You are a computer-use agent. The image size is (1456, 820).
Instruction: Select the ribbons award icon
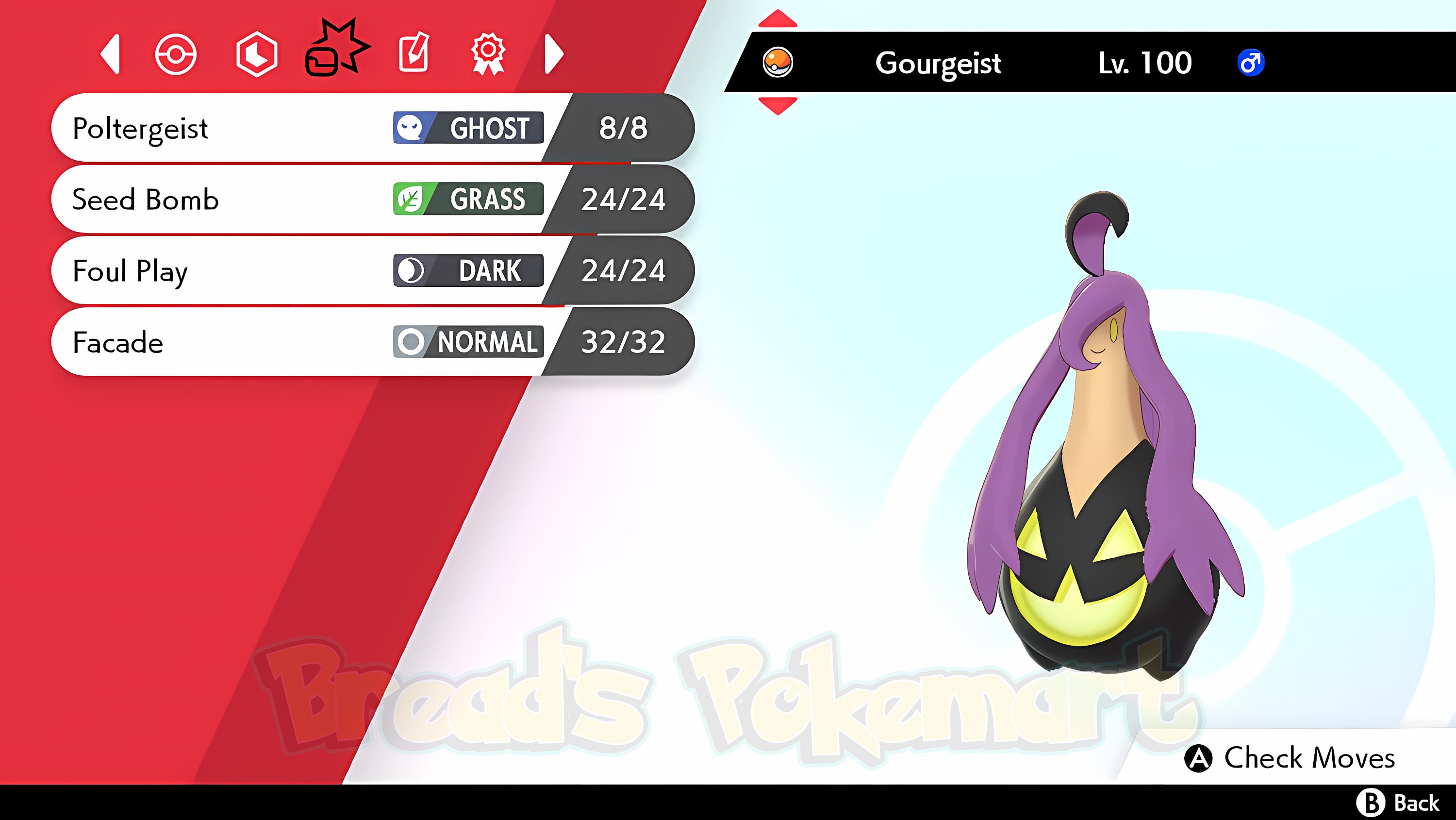tap(491, 55)
